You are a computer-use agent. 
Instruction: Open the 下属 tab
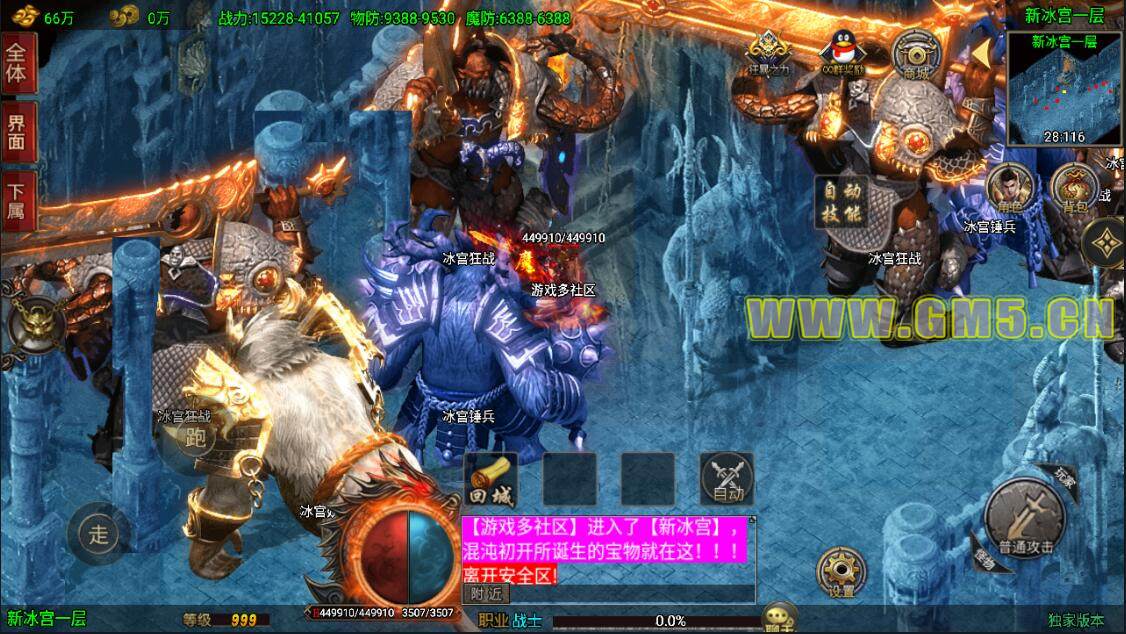coord(18,200)
